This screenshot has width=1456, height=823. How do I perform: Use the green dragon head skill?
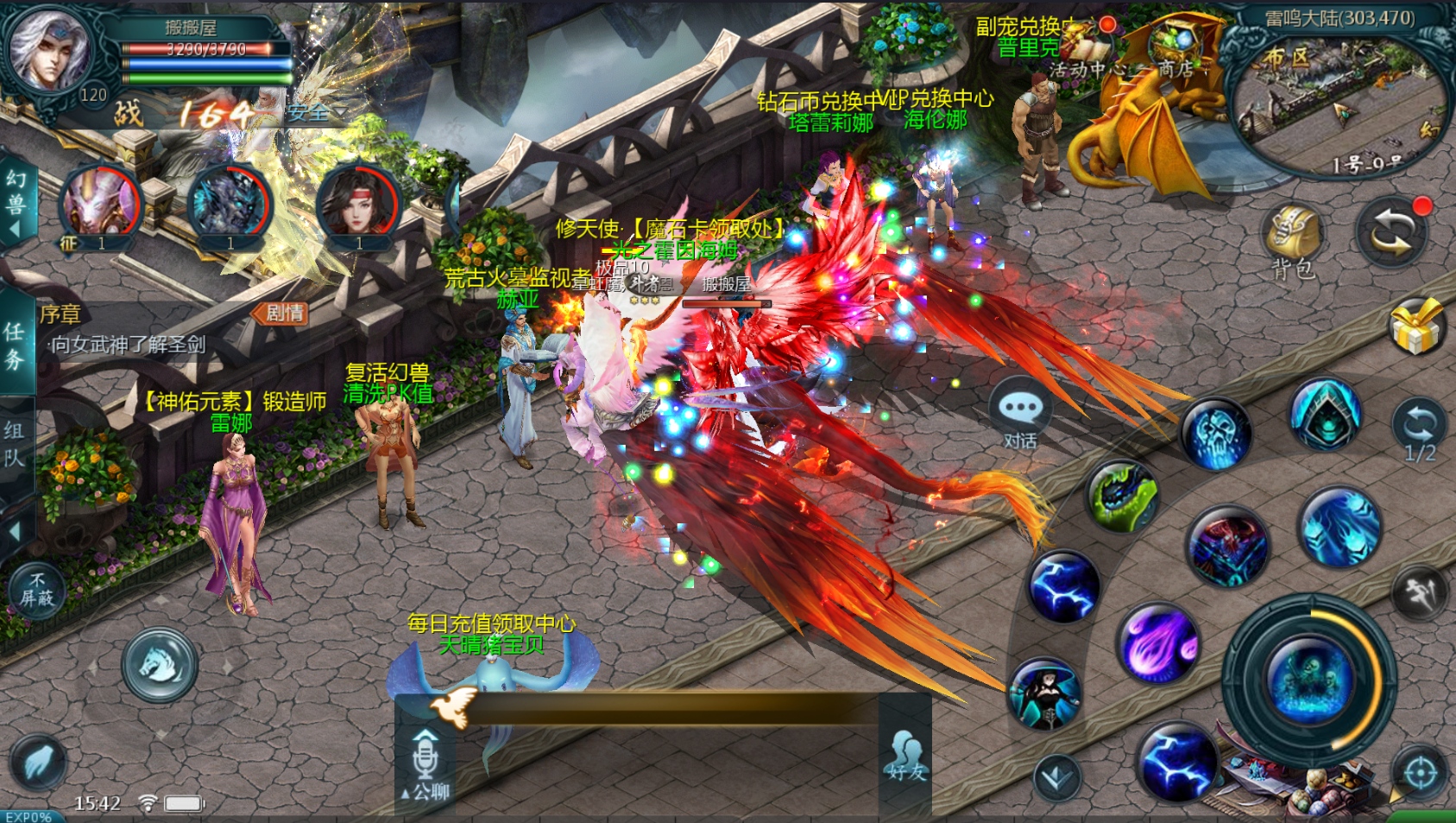[1121, 497]
